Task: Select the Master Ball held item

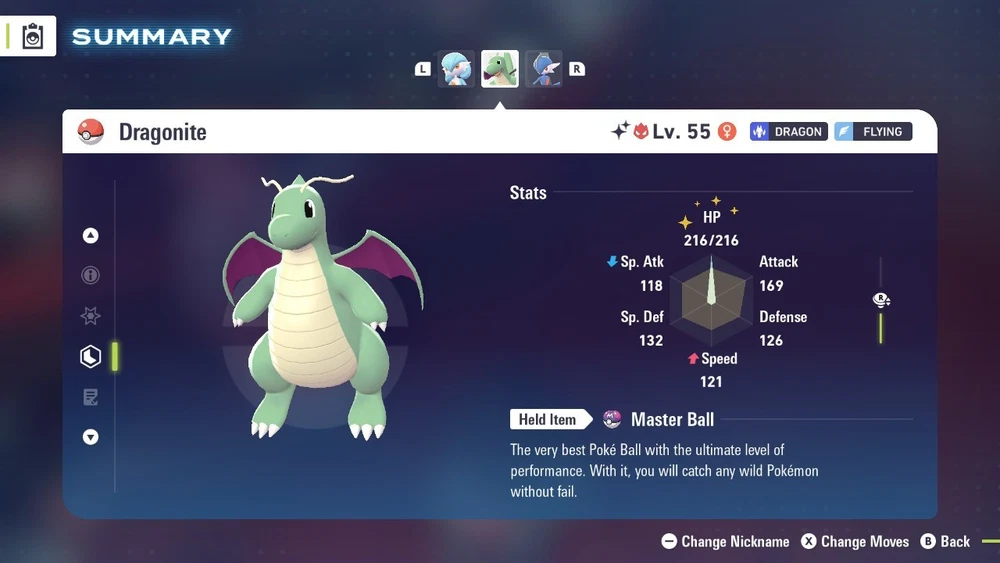Action: click(660, 420)
